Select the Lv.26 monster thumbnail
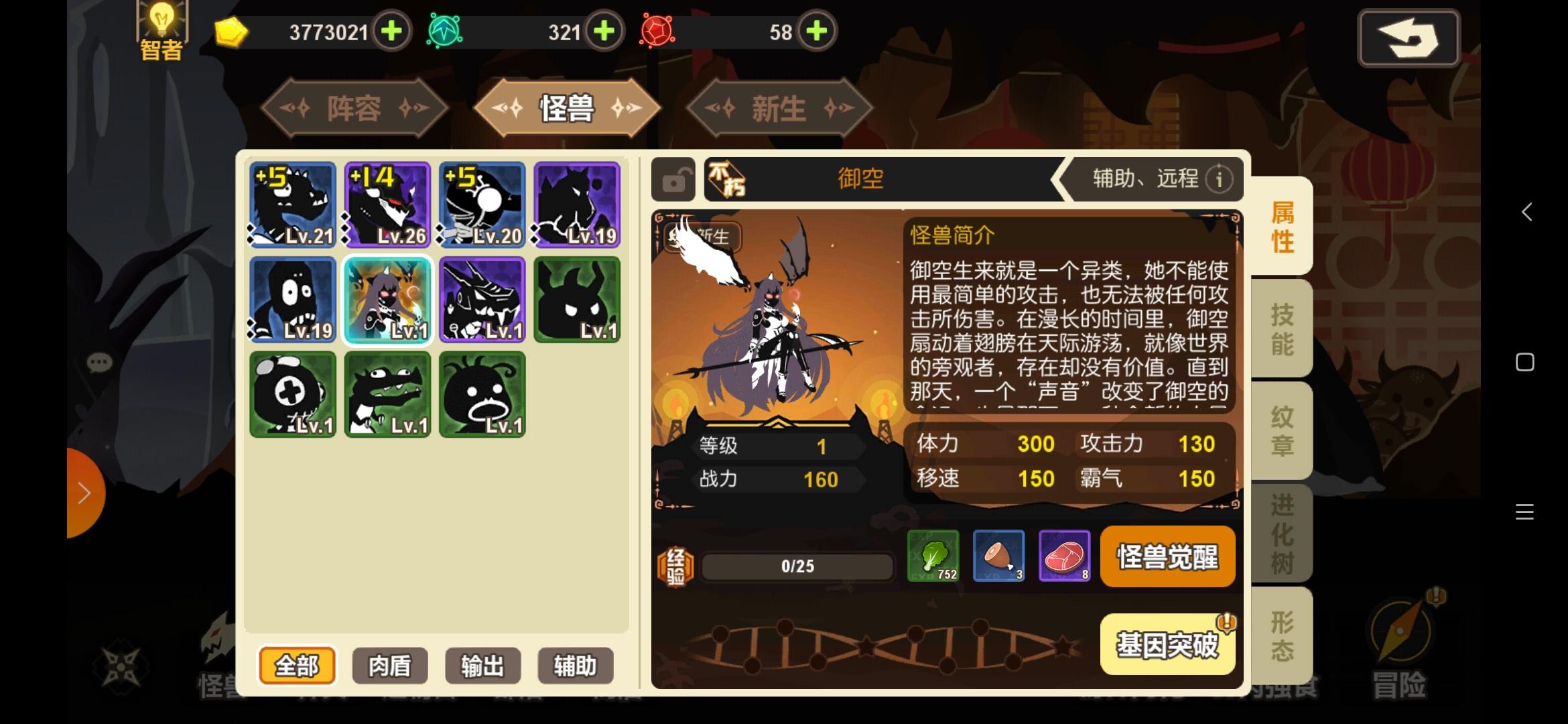 tap(387, 204)
